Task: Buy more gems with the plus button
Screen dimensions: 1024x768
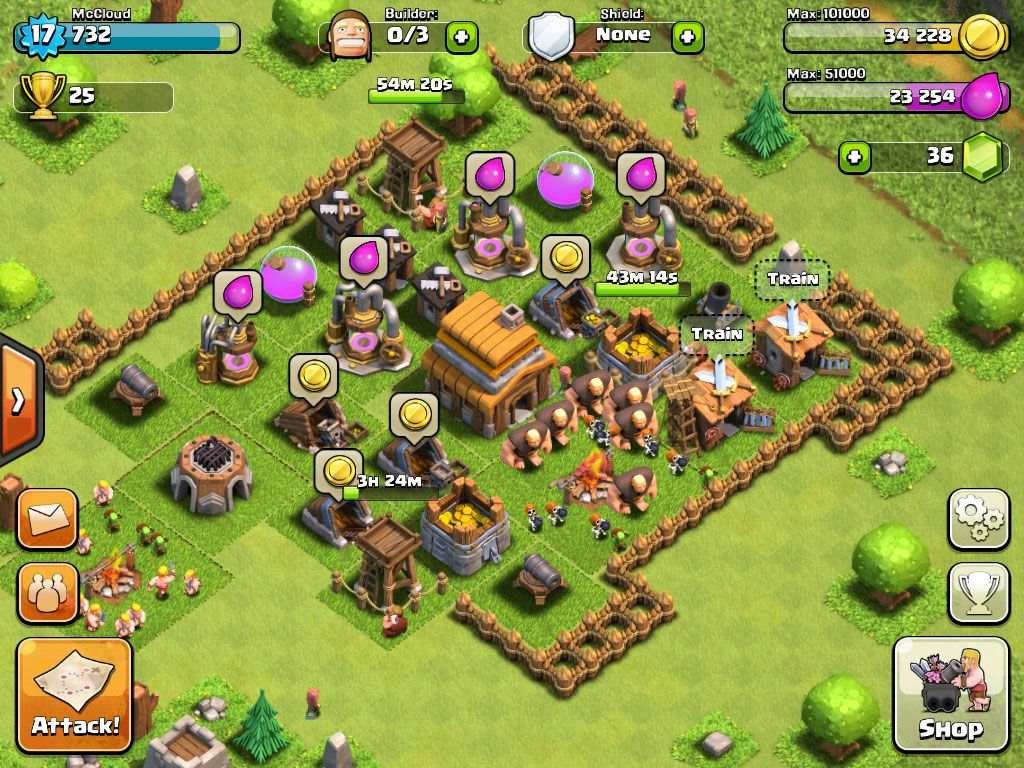Action: 853,157
